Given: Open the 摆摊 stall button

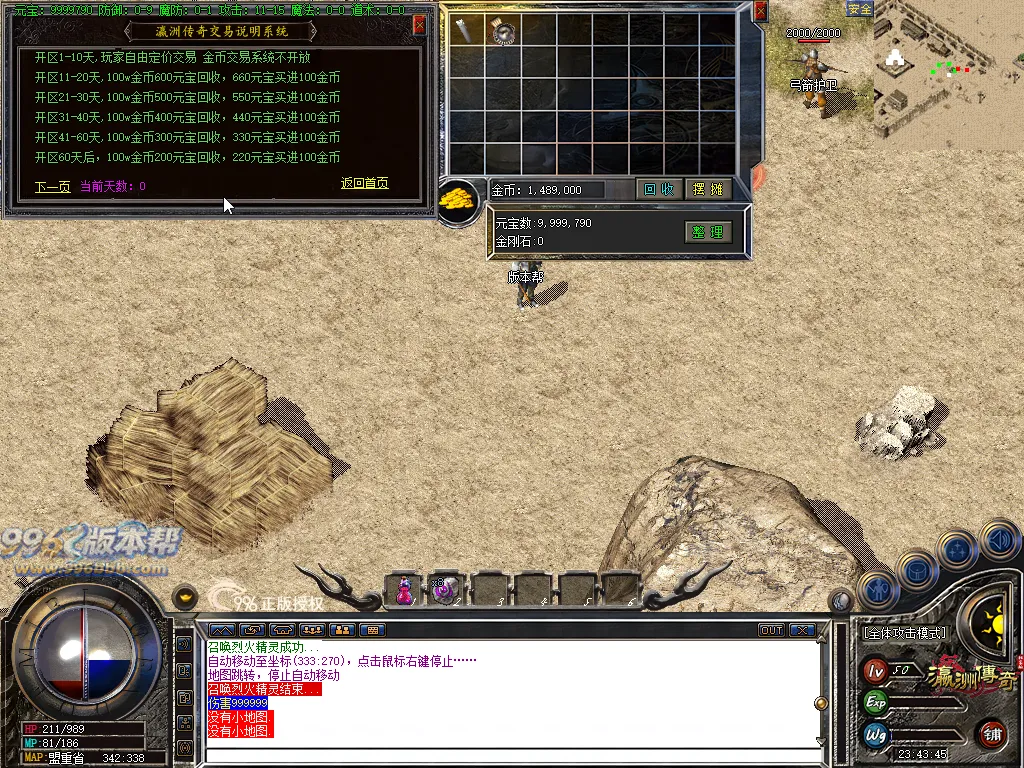Looking at the screenshot, I should tap(708, 189).
